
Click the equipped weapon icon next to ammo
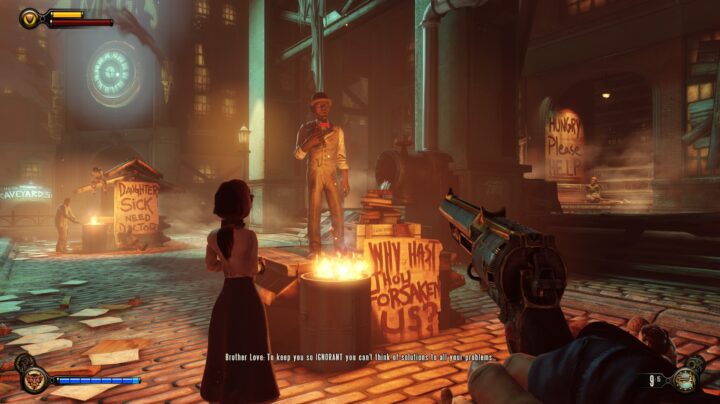tap(686, 379)
